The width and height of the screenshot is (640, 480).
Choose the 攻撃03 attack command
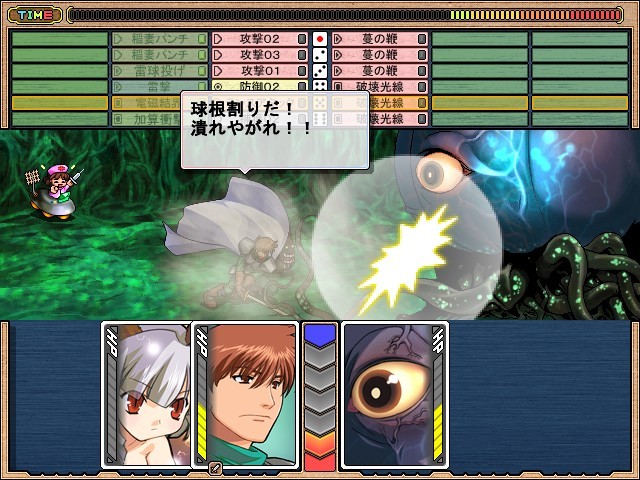coord(259,55)
